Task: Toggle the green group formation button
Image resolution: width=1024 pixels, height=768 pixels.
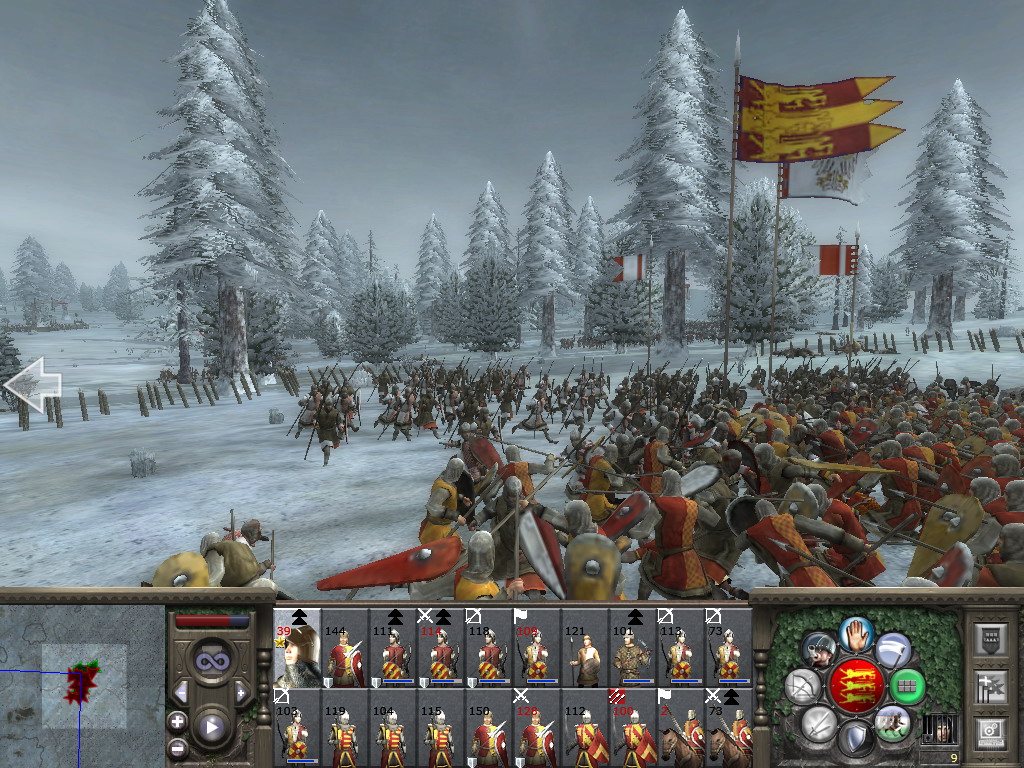Action: pos(907,687)
